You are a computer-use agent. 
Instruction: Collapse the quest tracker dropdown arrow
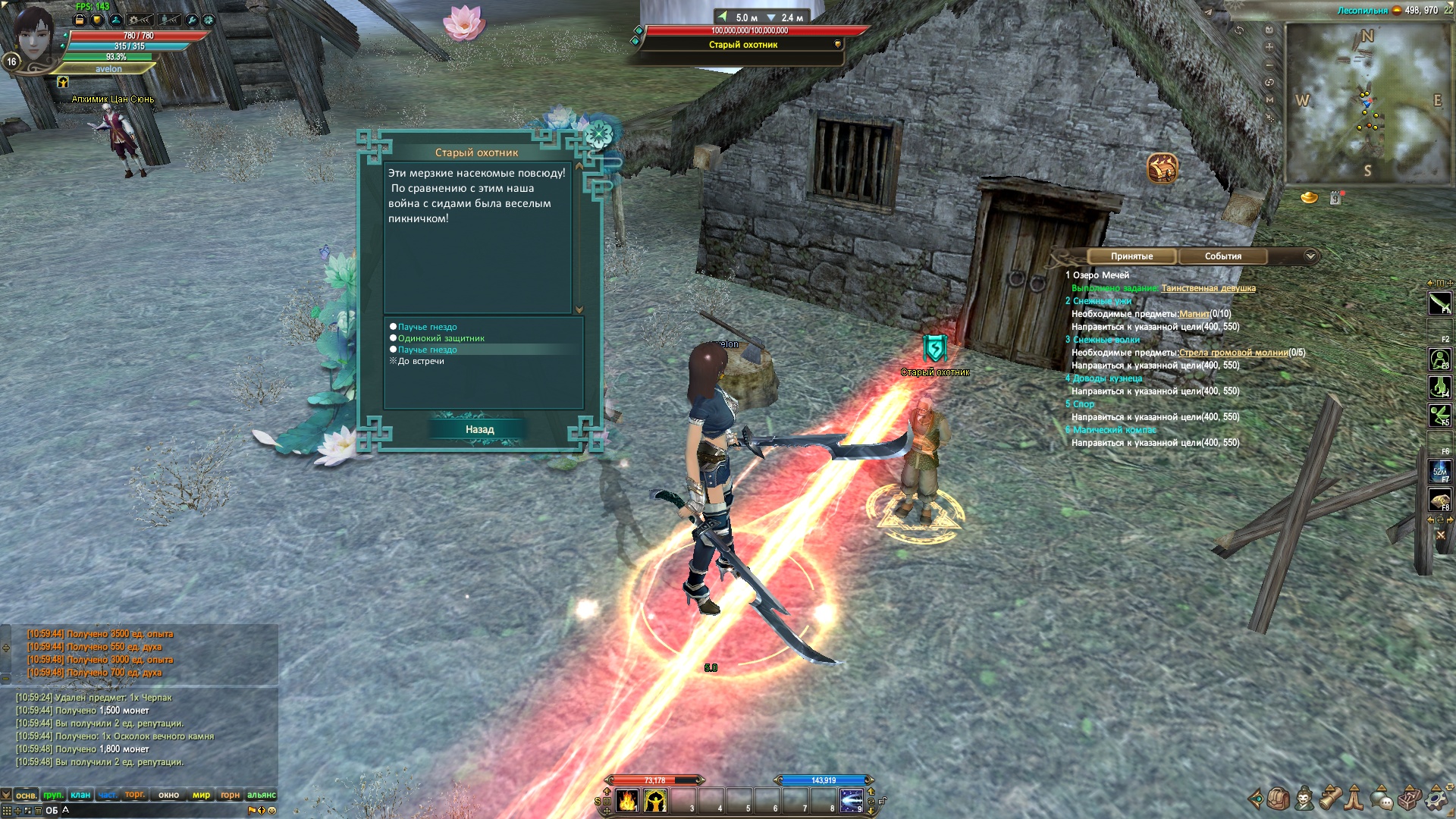pos(1310,256)
